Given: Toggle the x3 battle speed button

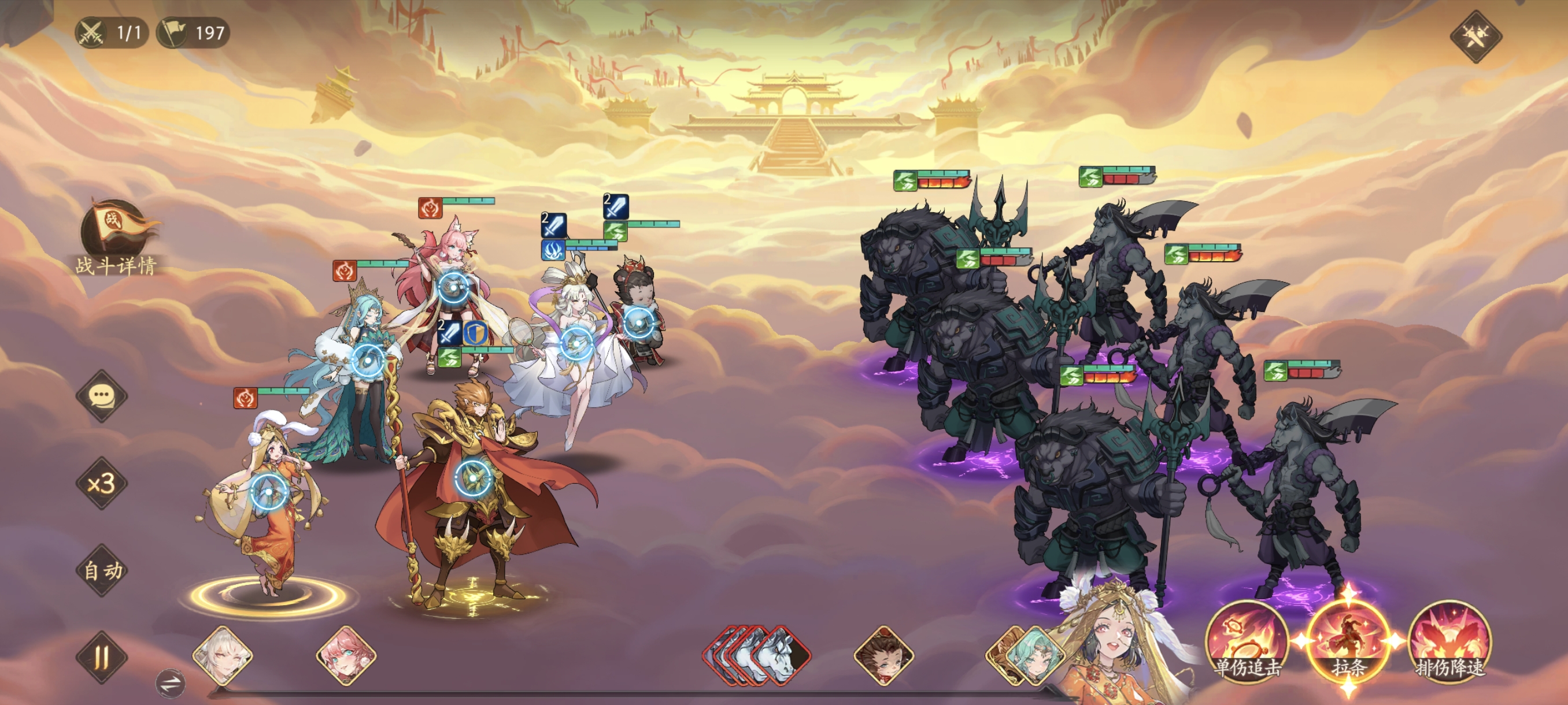Looking at the screenshot, I should click(x=102, y=484).
